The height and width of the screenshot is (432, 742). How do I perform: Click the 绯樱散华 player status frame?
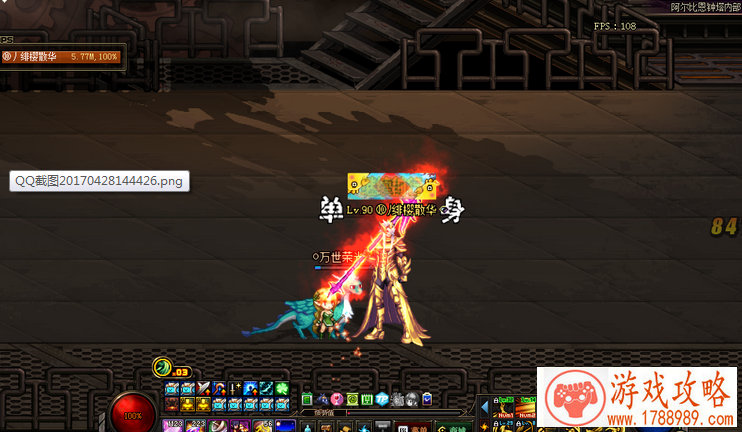(x=62, y=57)
